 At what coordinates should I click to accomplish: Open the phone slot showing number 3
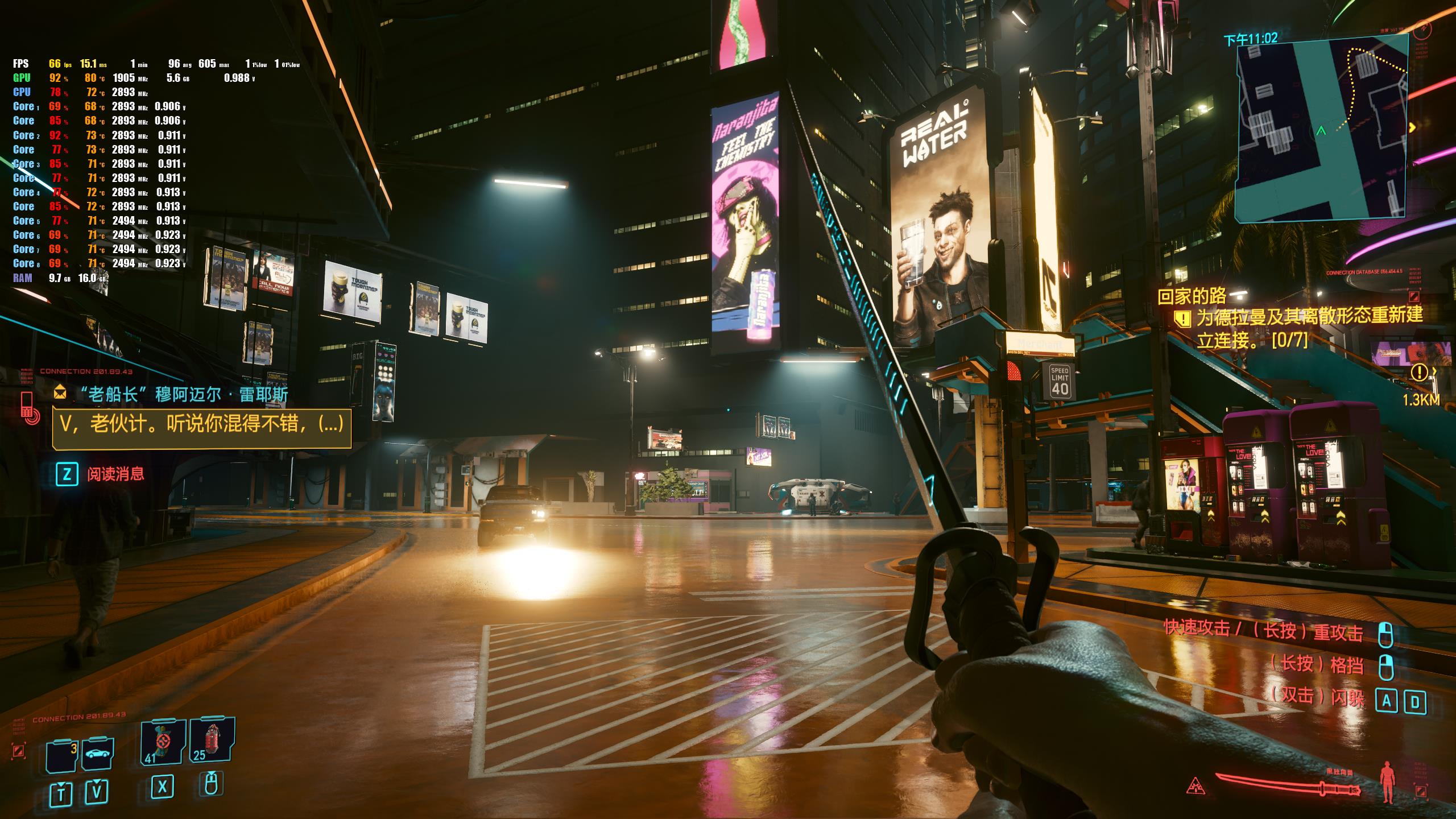[x=62, y=756]
